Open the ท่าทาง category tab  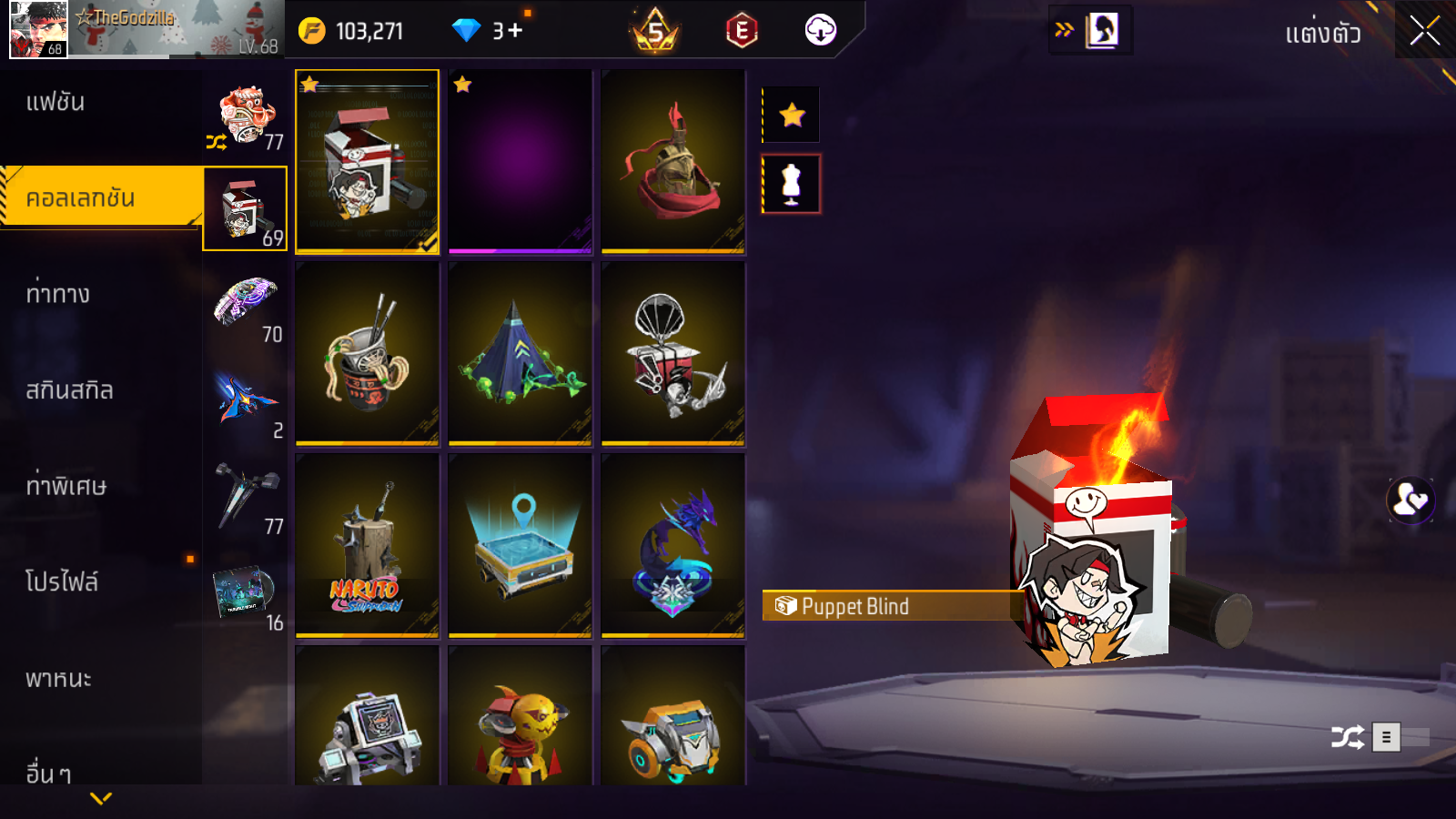(58, 294)
